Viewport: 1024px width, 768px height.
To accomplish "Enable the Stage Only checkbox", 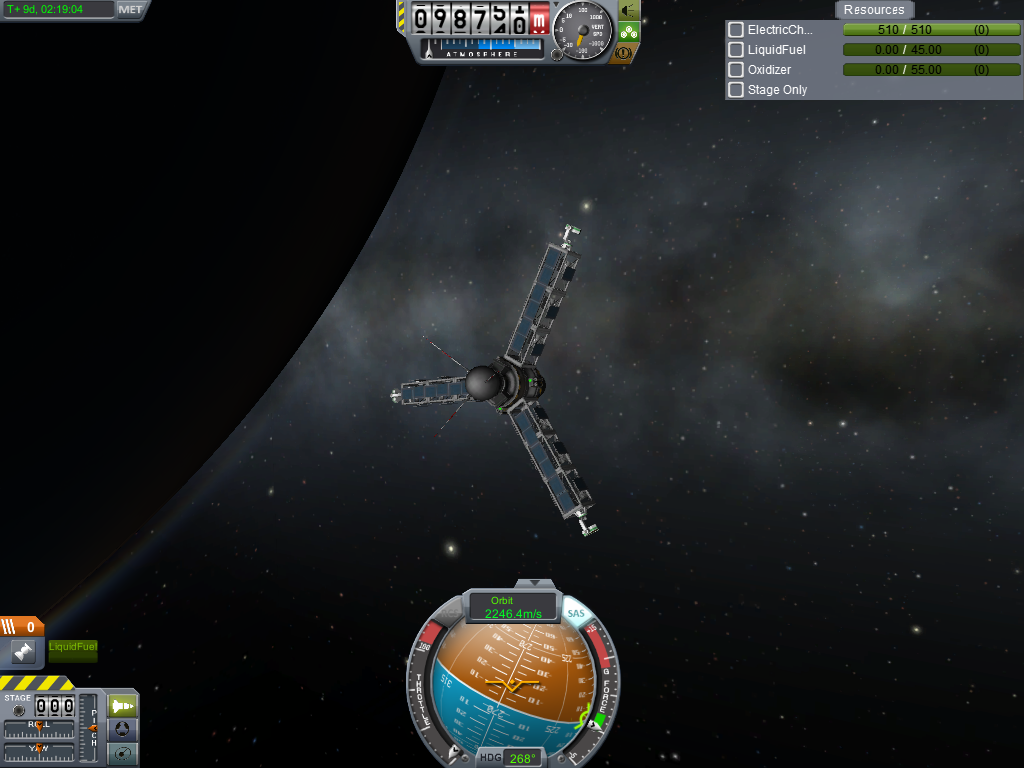I will click(736, 90).
